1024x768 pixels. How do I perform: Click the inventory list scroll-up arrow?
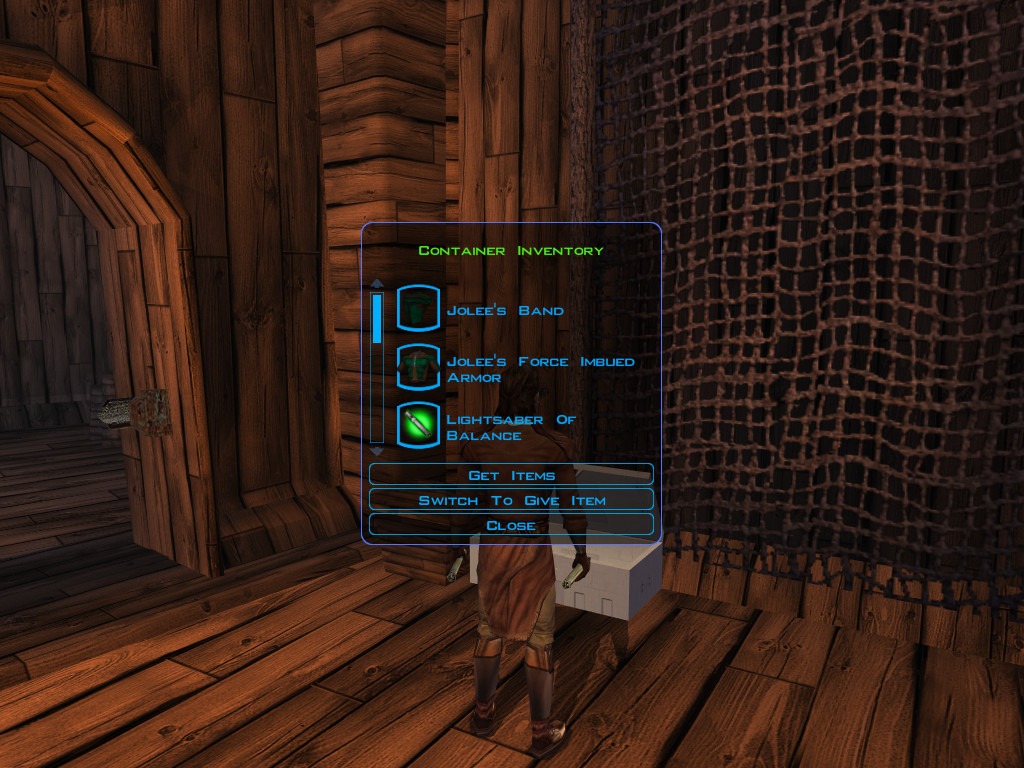tap(377, 284)
